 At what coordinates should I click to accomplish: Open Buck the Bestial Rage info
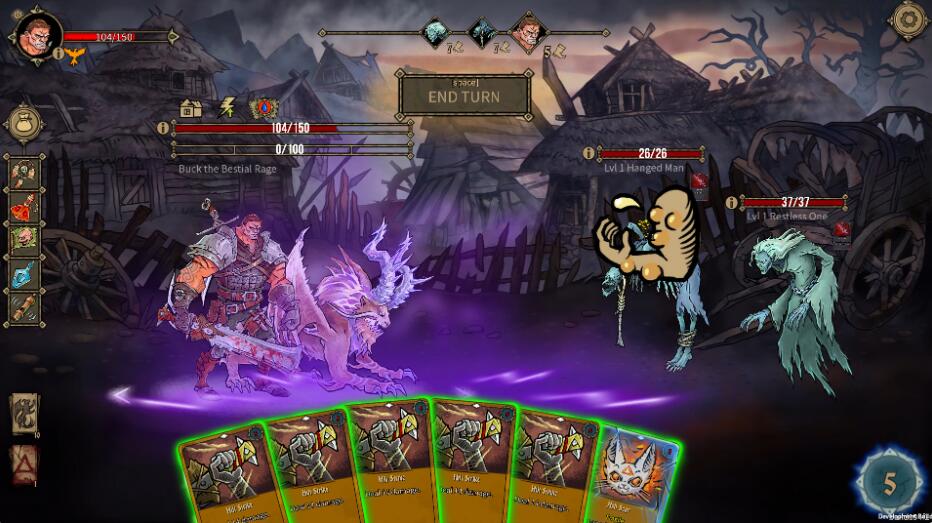pyautogui.click(x=164, y=128)
